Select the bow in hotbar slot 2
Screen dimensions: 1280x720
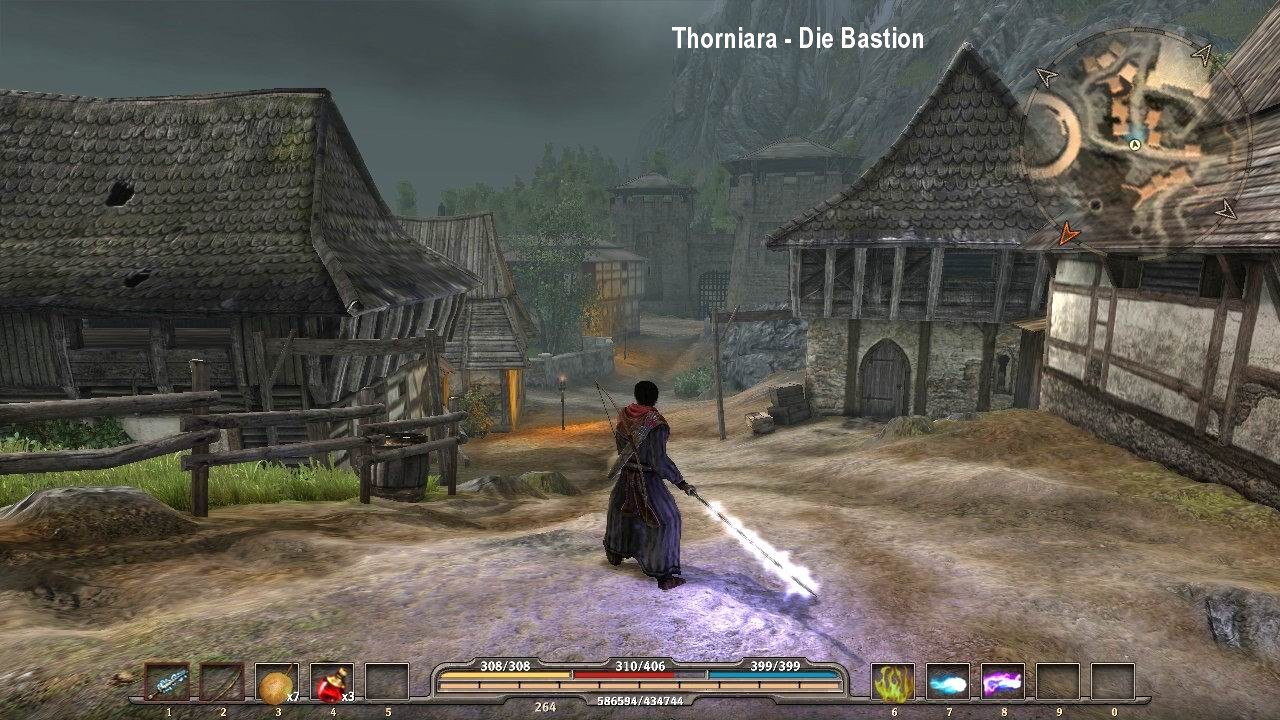tap(222, 682)
